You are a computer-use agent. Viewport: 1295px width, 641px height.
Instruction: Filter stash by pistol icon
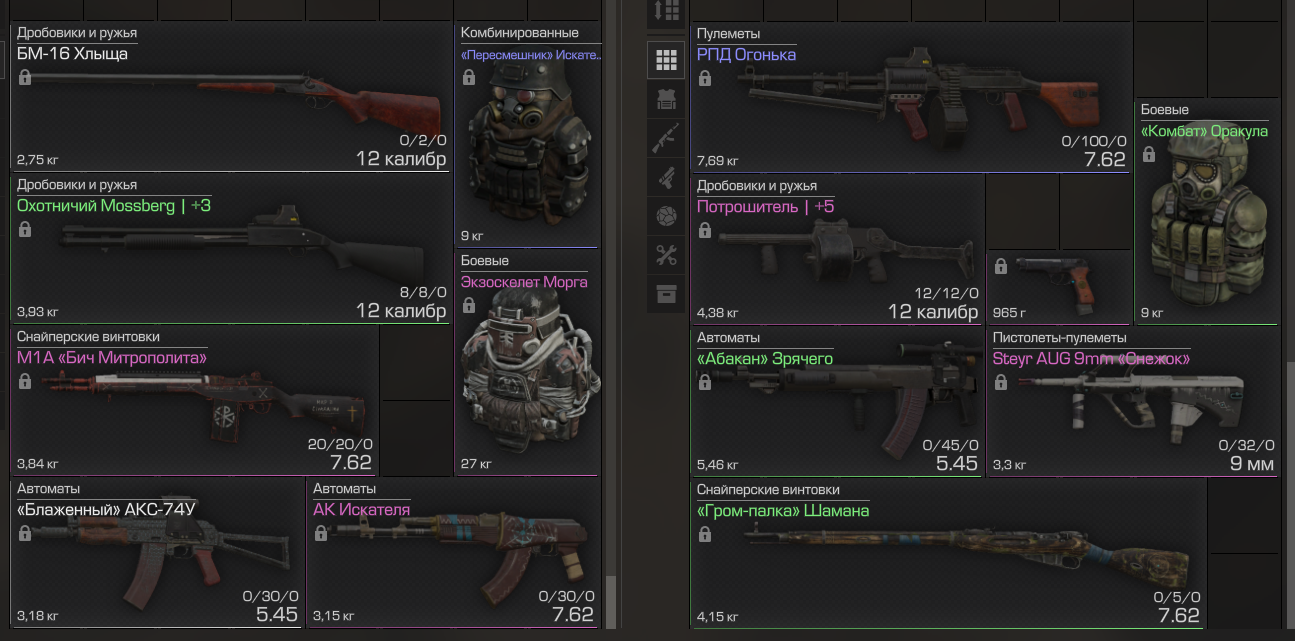coord(666,177)
